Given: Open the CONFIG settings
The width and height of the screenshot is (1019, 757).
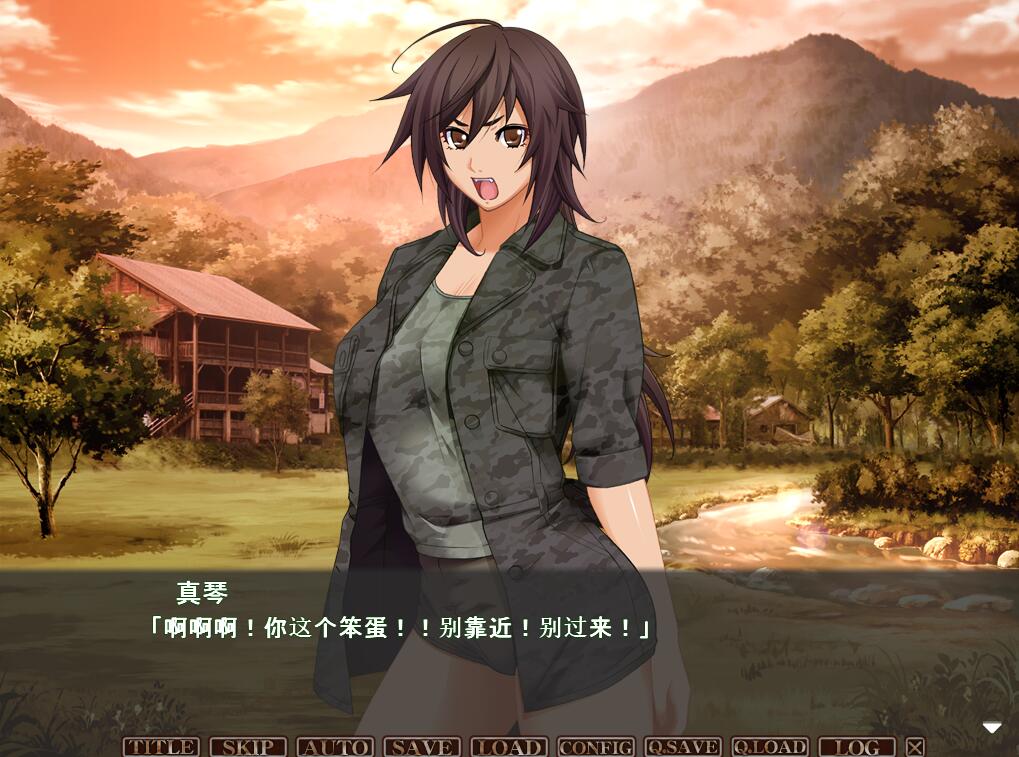Looking at the screenshot, I should click(596, 747).
